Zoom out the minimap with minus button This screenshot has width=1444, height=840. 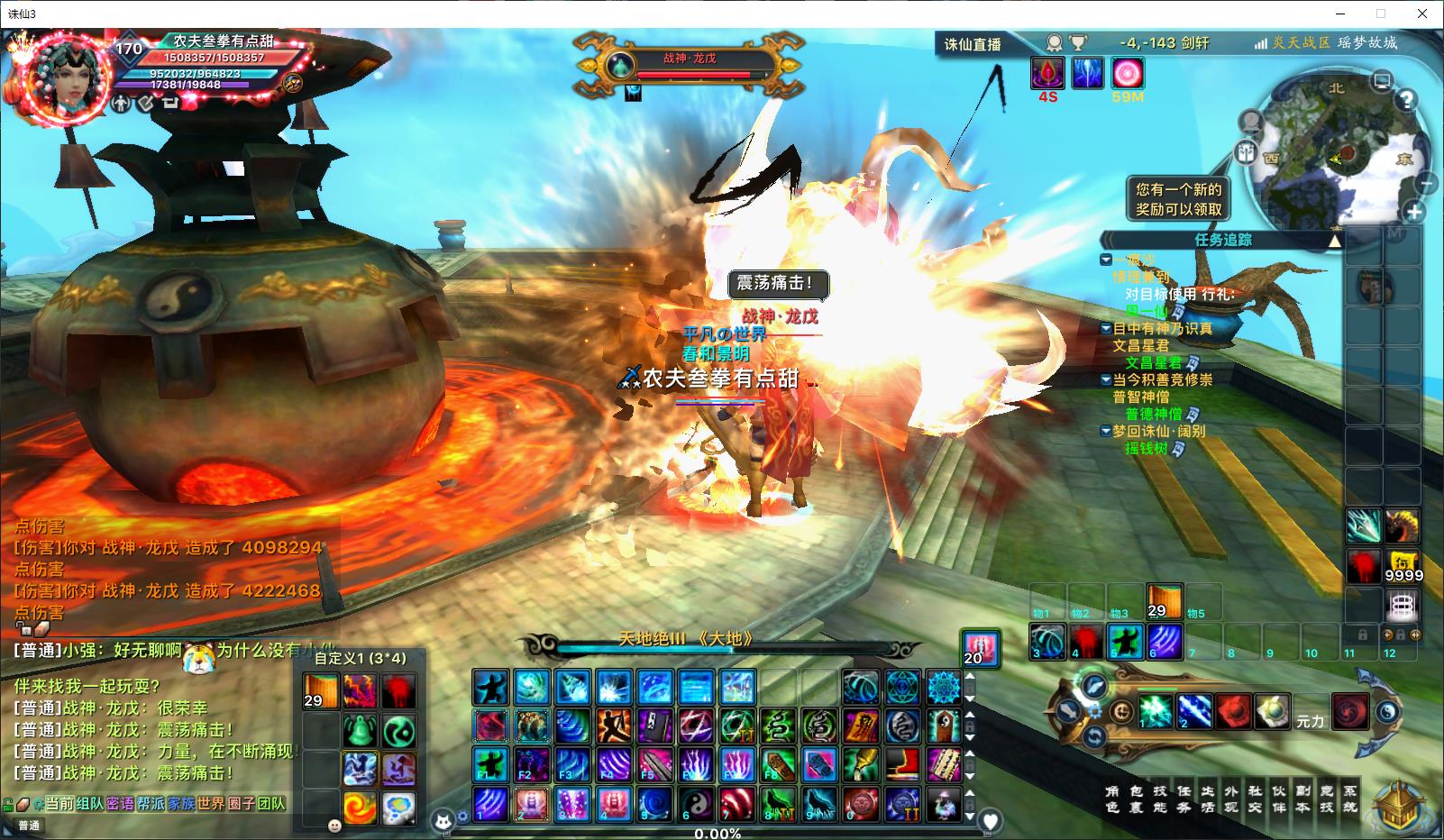point(1426,184)
